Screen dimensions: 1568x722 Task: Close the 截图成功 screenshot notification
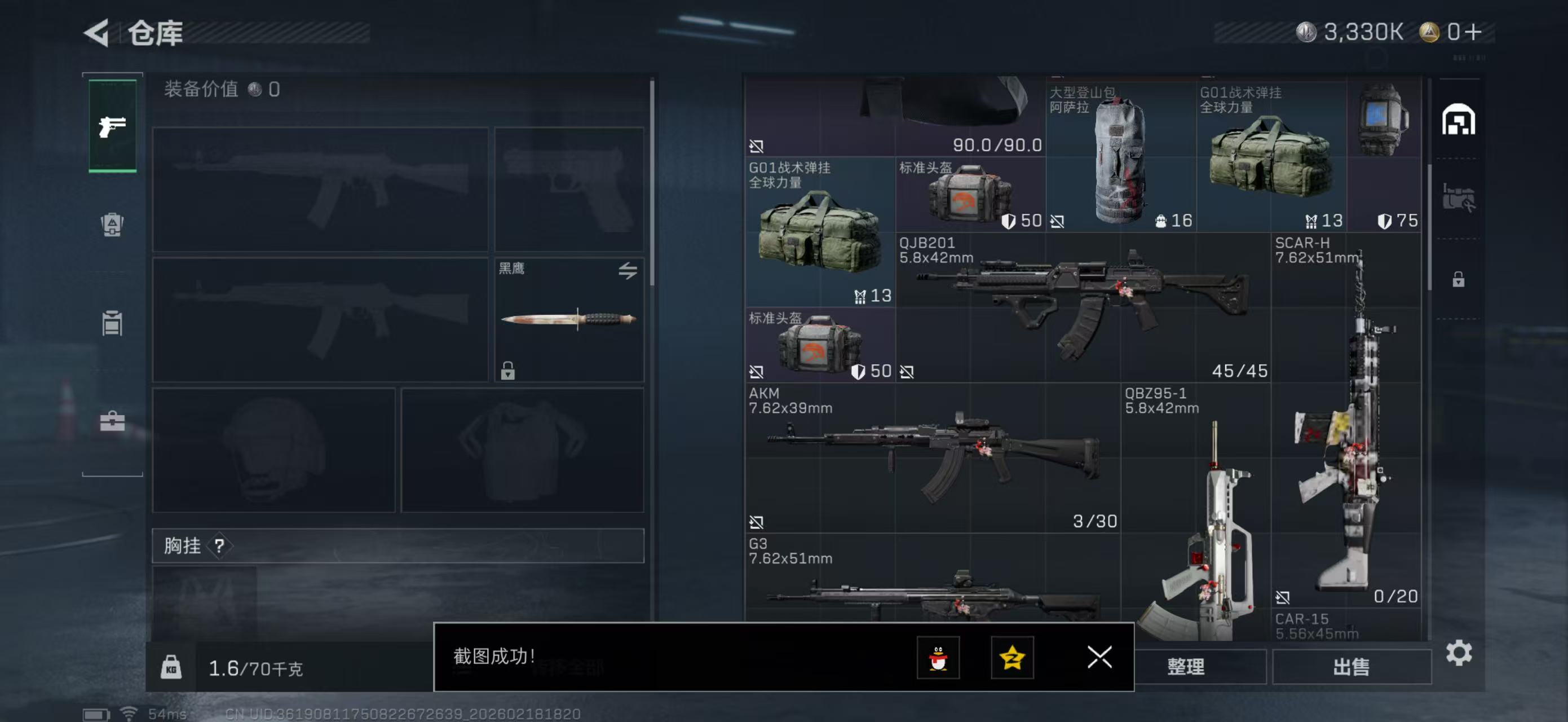1099,657
